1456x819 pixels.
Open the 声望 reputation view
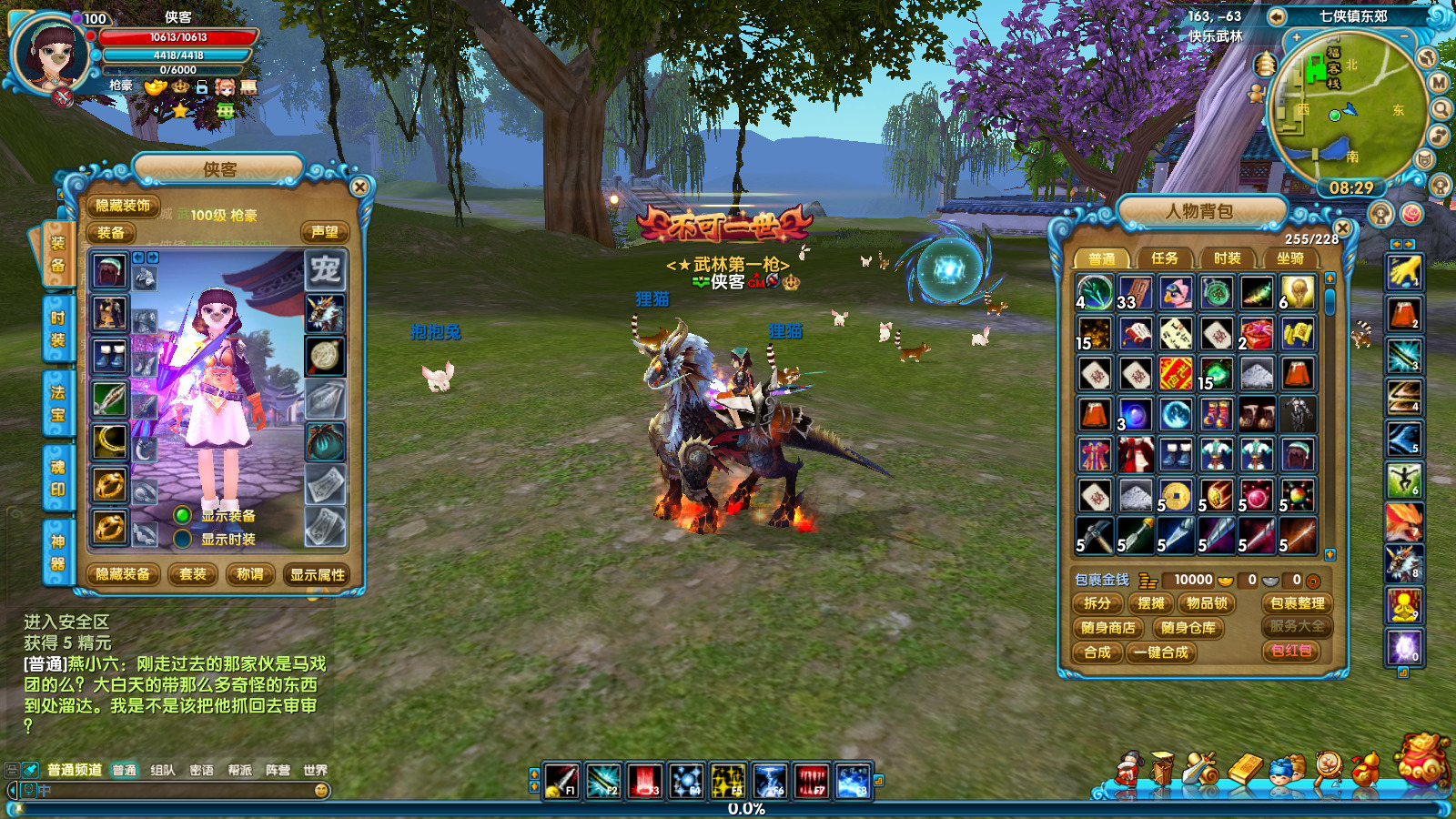point(325,232)
